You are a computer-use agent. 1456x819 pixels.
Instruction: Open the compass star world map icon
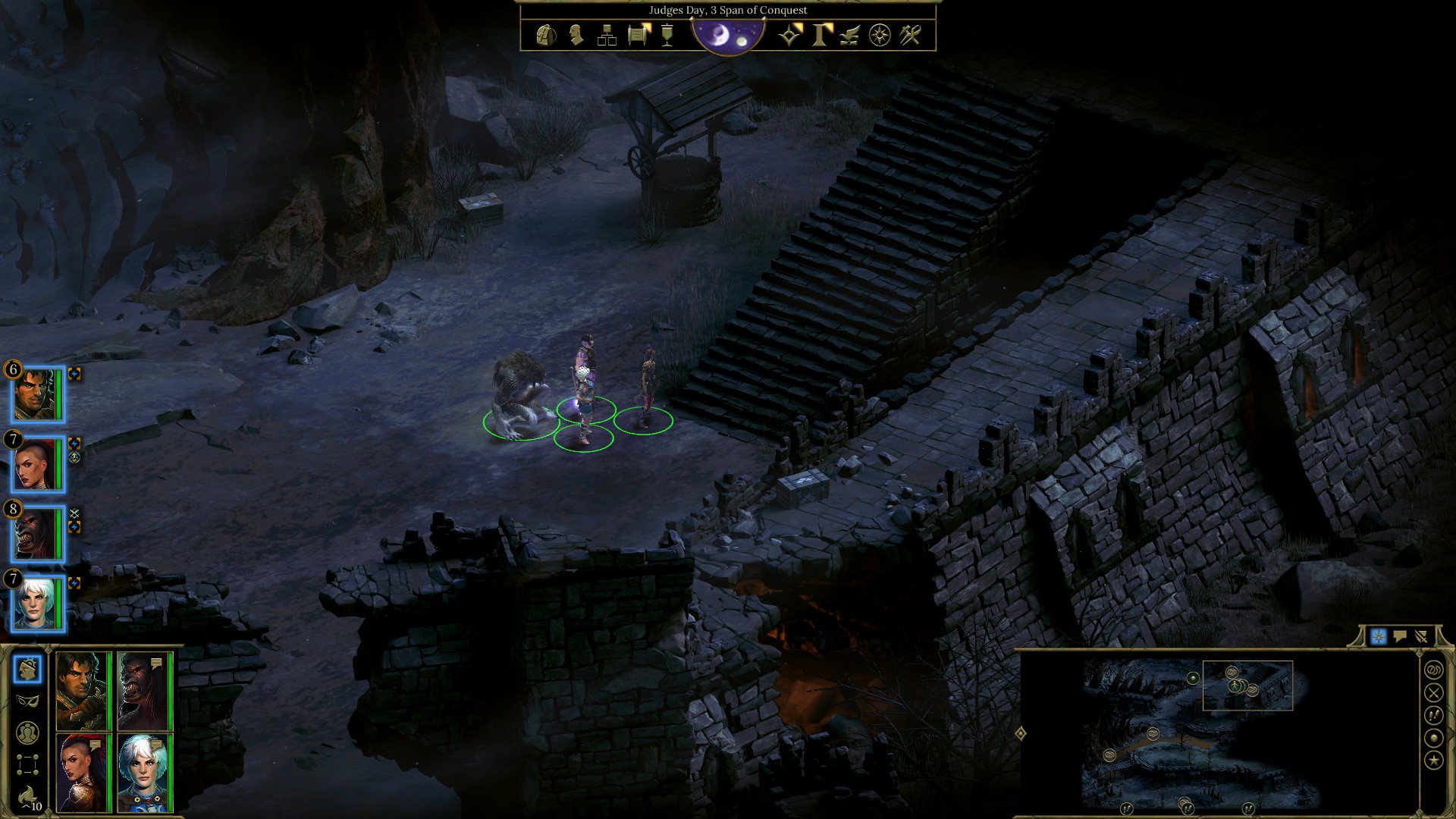pos(880,36)
